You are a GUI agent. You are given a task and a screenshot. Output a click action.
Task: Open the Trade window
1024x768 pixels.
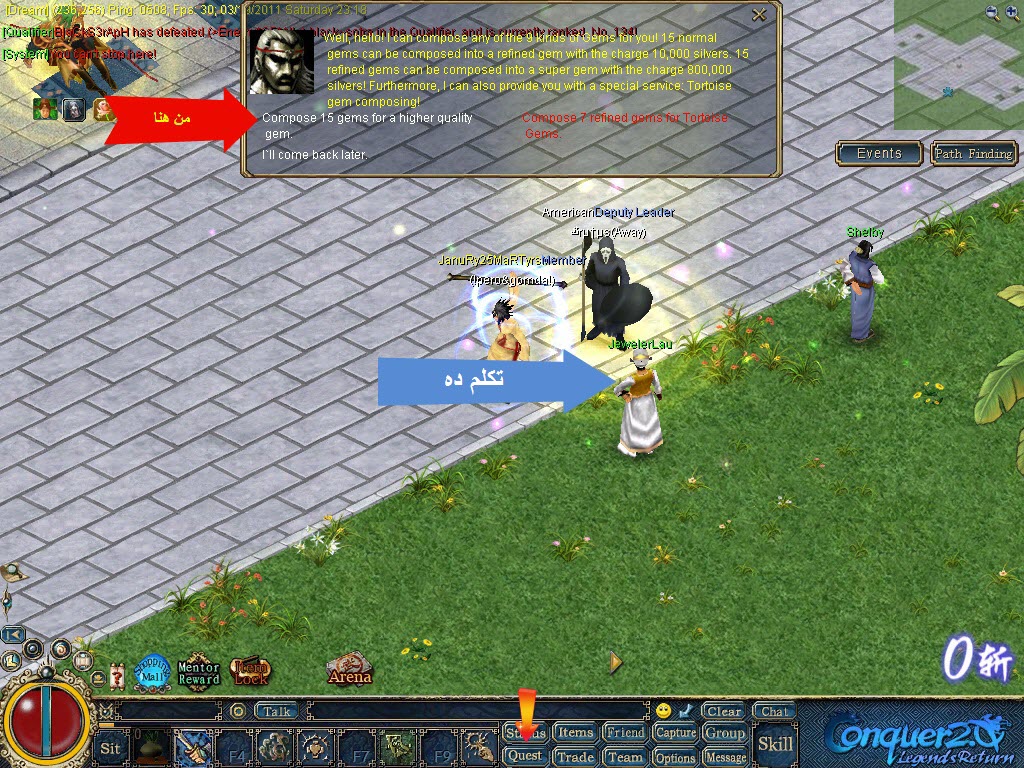pos(575,757)
